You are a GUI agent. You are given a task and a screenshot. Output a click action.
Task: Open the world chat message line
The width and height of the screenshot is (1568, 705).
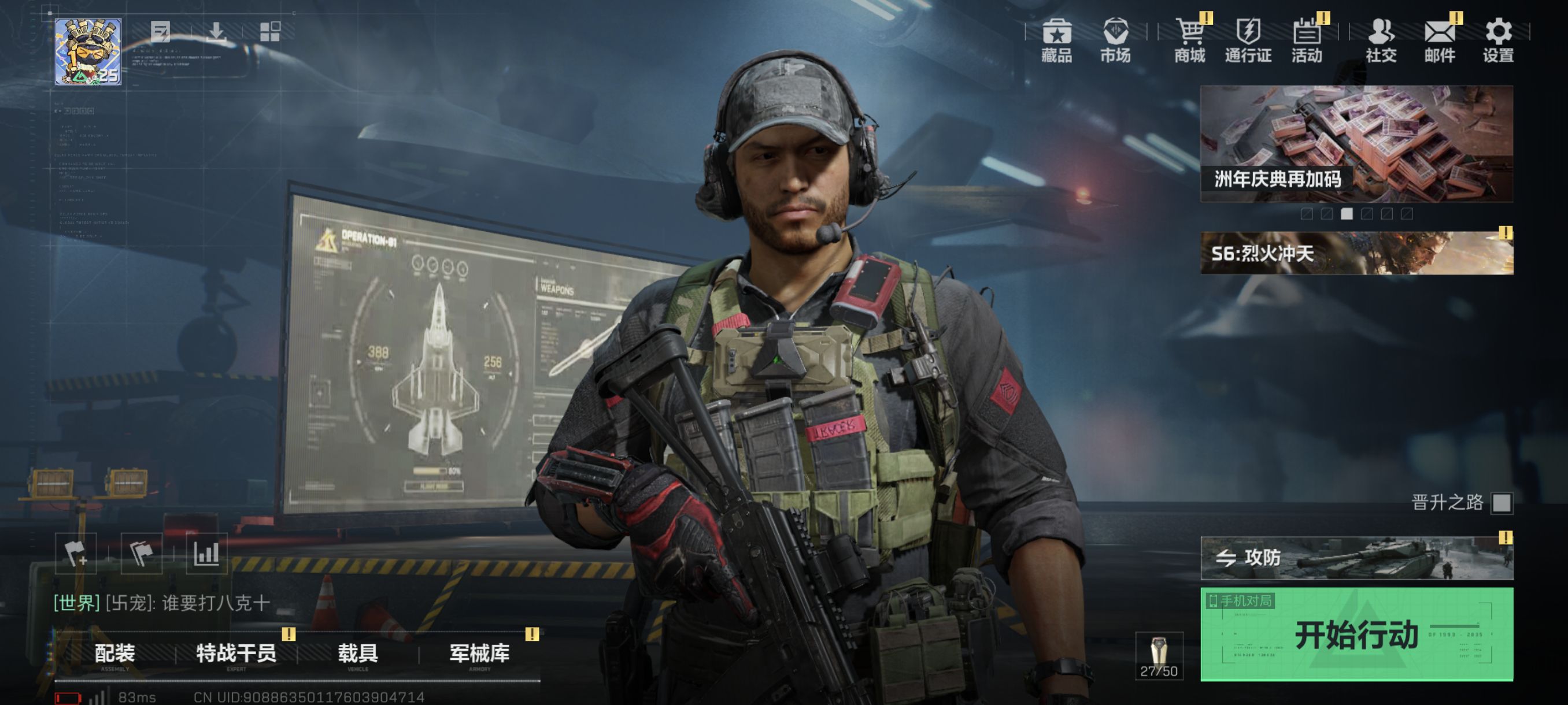click(x=162, y=603)
